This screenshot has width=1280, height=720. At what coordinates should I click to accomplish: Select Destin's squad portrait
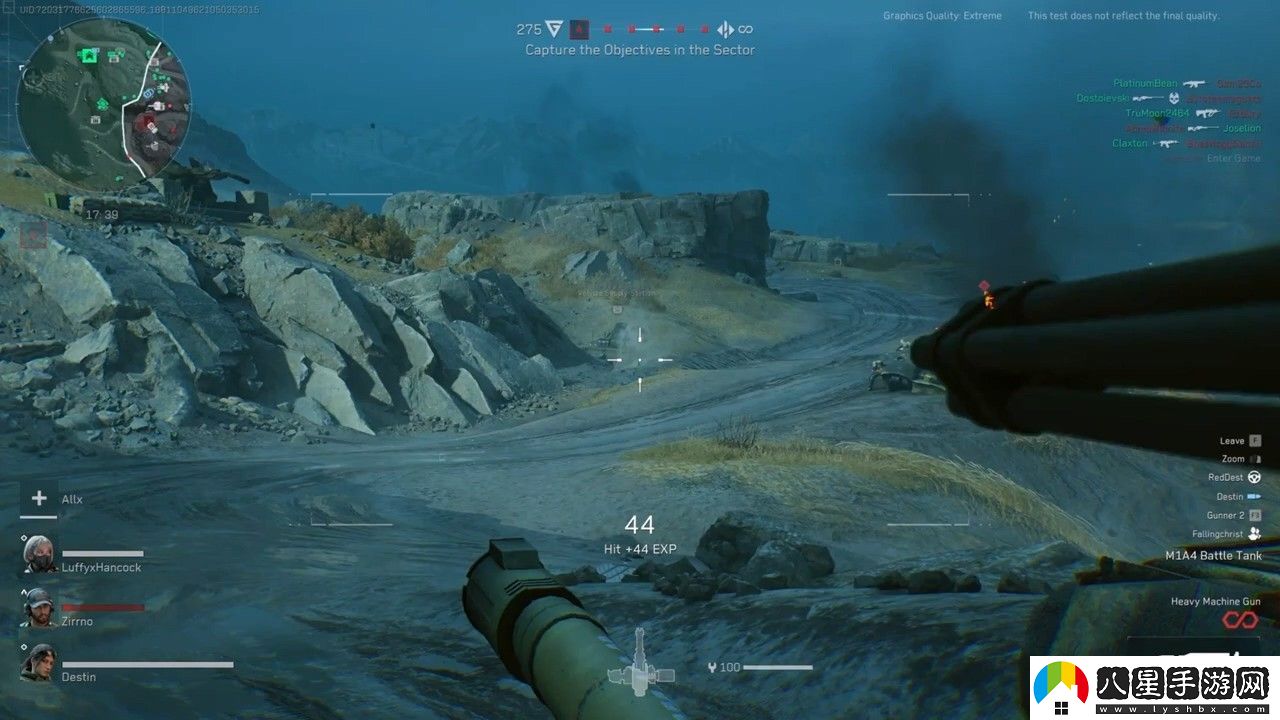pos(39,662)
